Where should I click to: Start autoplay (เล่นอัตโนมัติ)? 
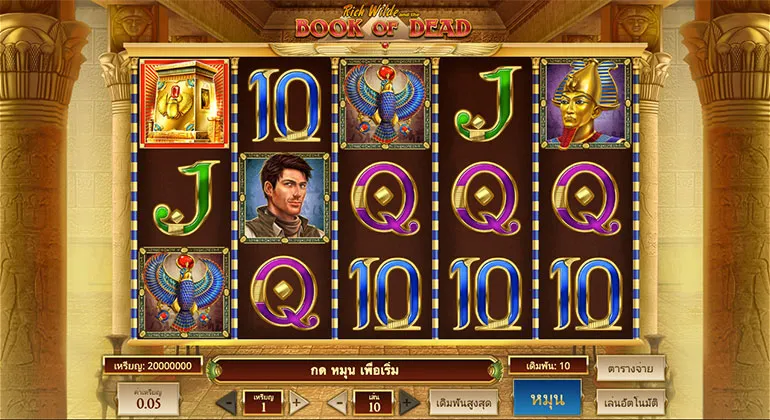tap(630, 402)
